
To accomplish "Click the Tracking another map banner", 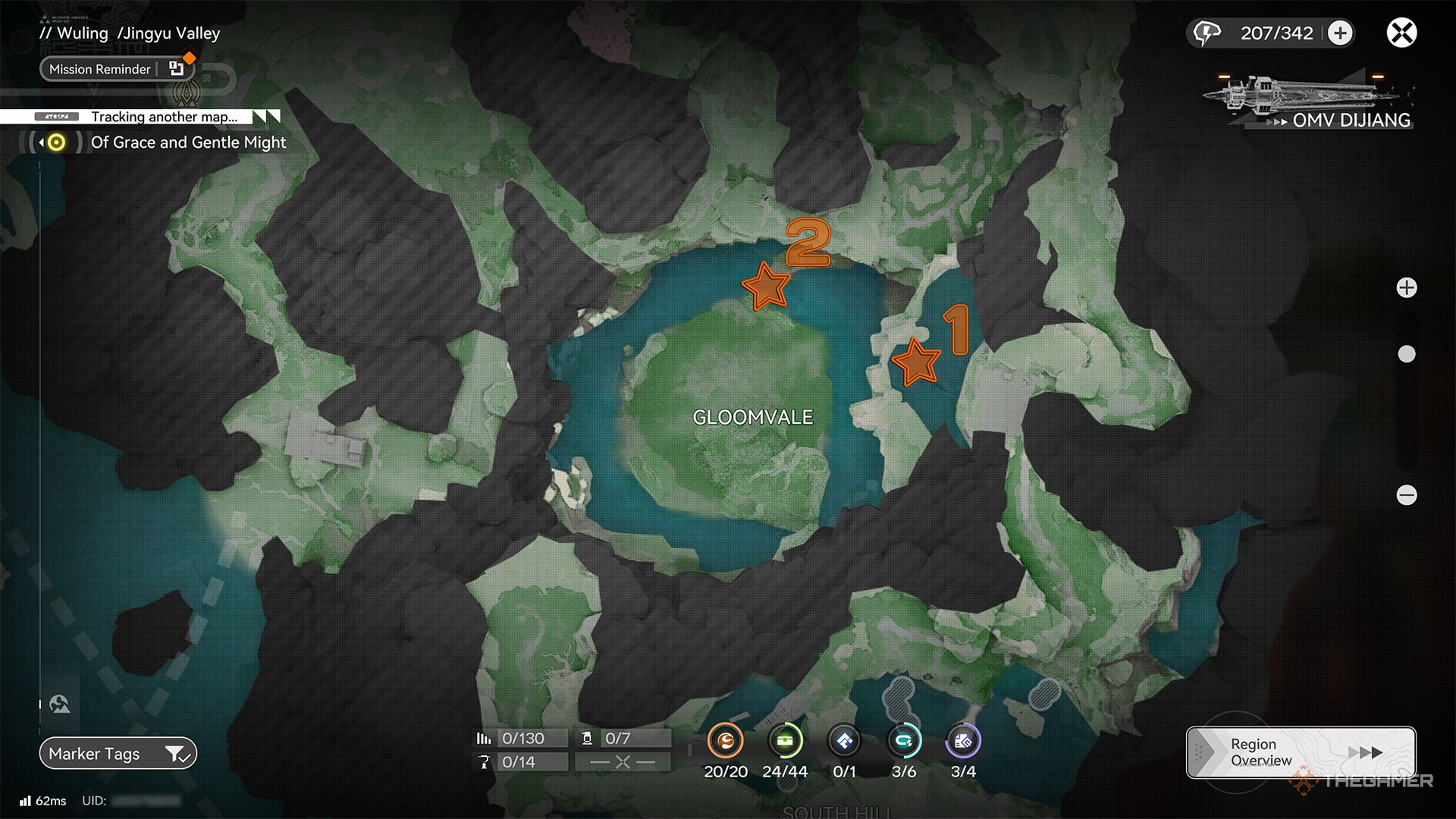I will 164,117.
